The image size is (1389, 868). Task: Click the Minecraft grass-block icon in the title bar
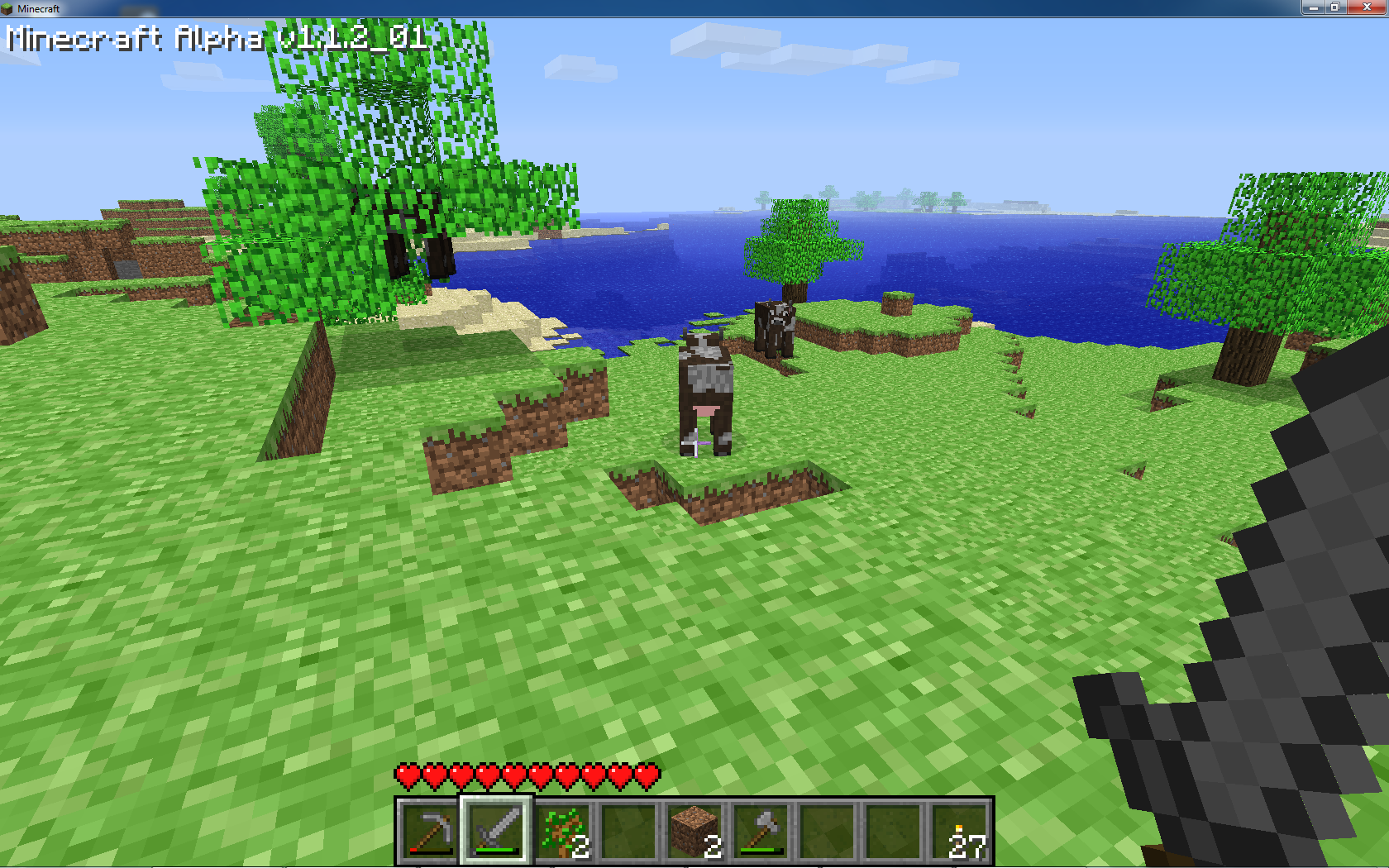point(8,8)
